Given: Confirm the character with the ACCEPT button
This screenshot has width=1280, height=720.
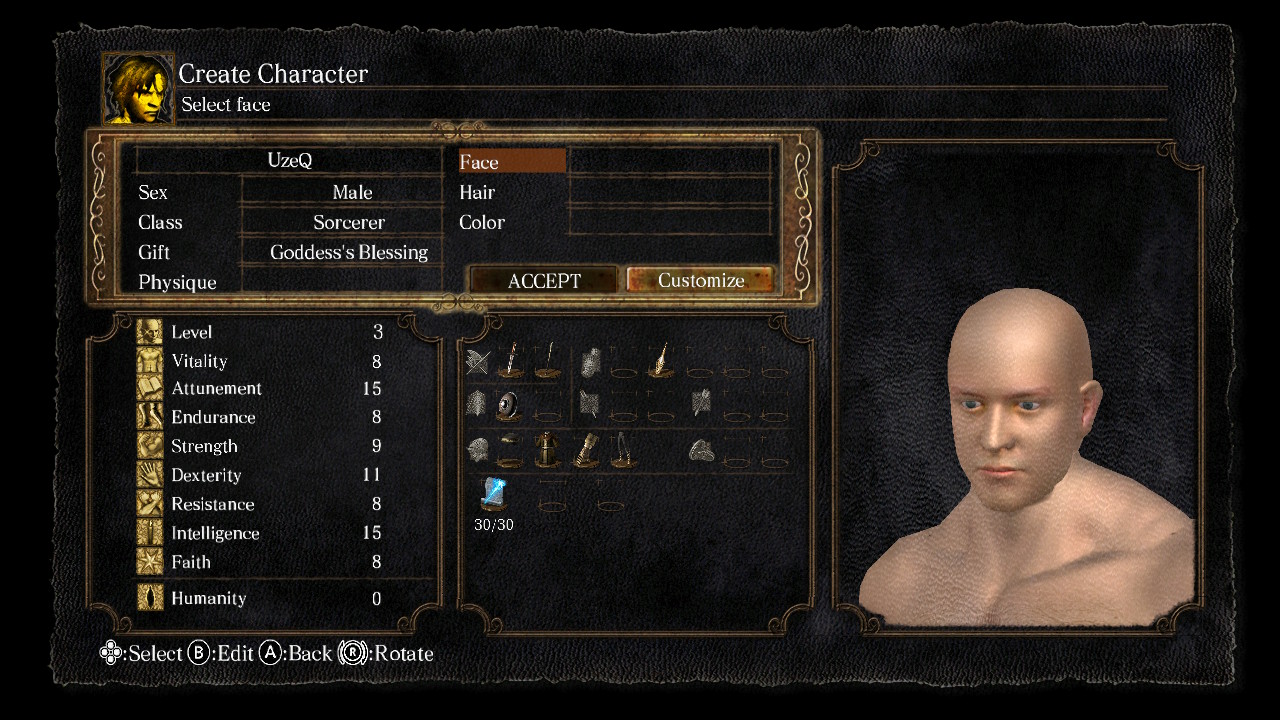Looking at the screenshot, I should tap(543, 281).
